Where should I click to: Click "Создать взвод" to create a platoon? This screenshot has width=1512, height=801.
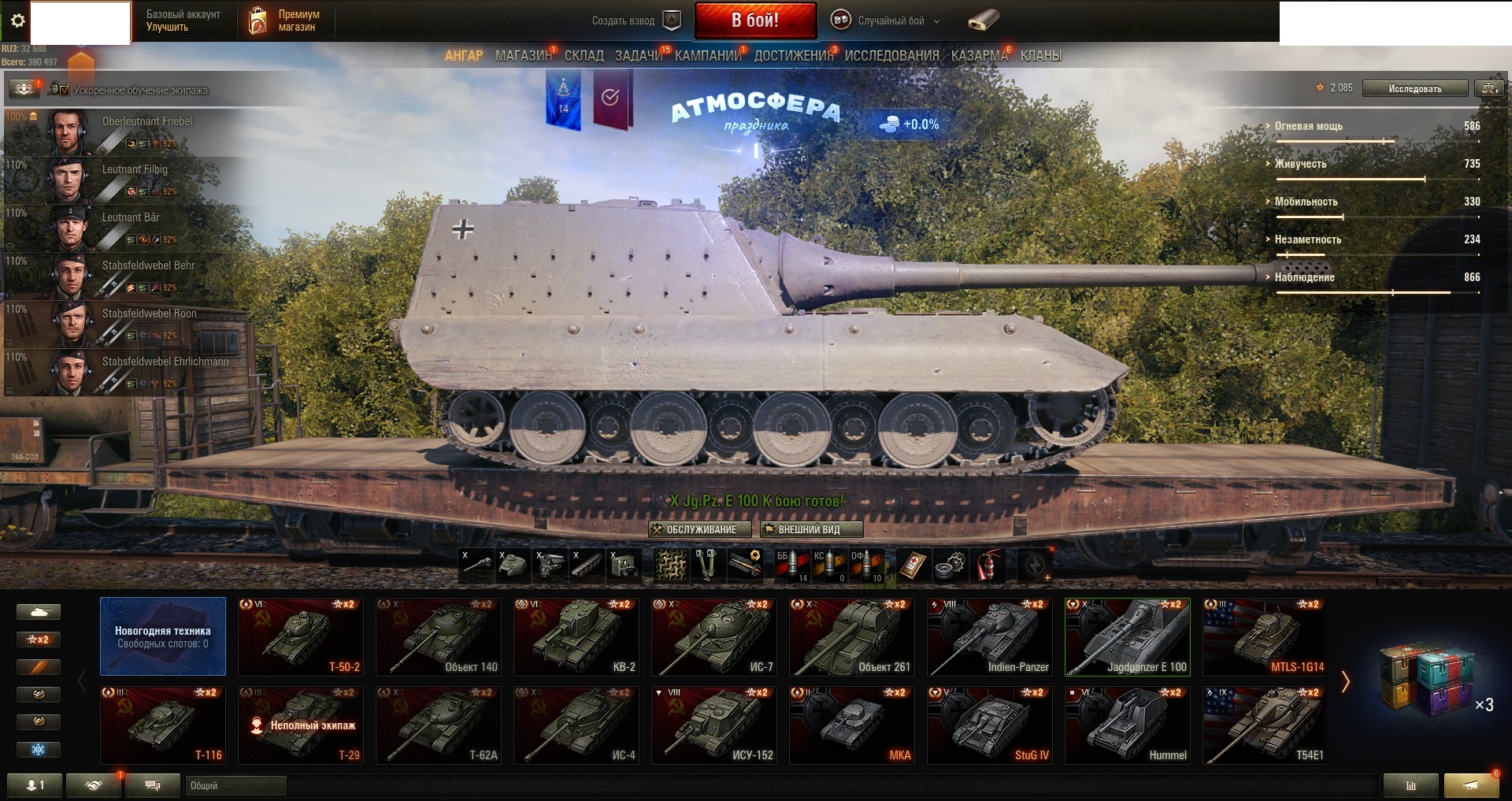(636, 21)
